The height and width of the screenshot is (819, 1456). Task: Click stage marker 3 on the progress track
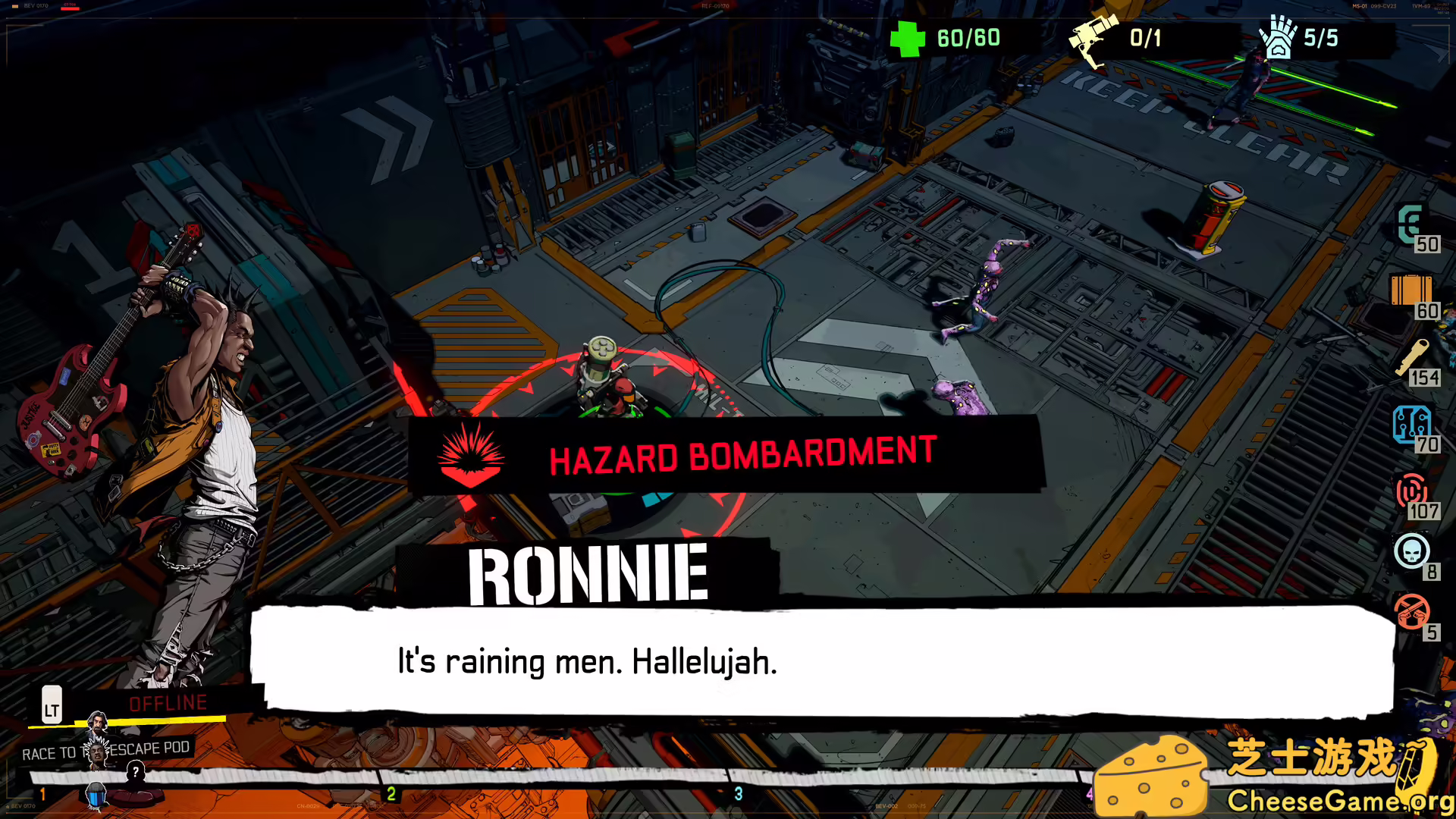click(739, 793)
